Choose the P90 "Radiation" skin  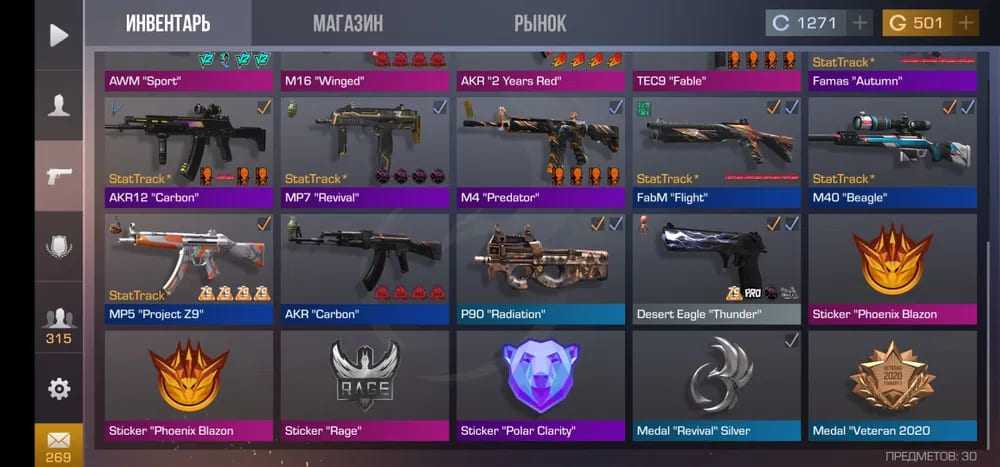pos(541,267)
